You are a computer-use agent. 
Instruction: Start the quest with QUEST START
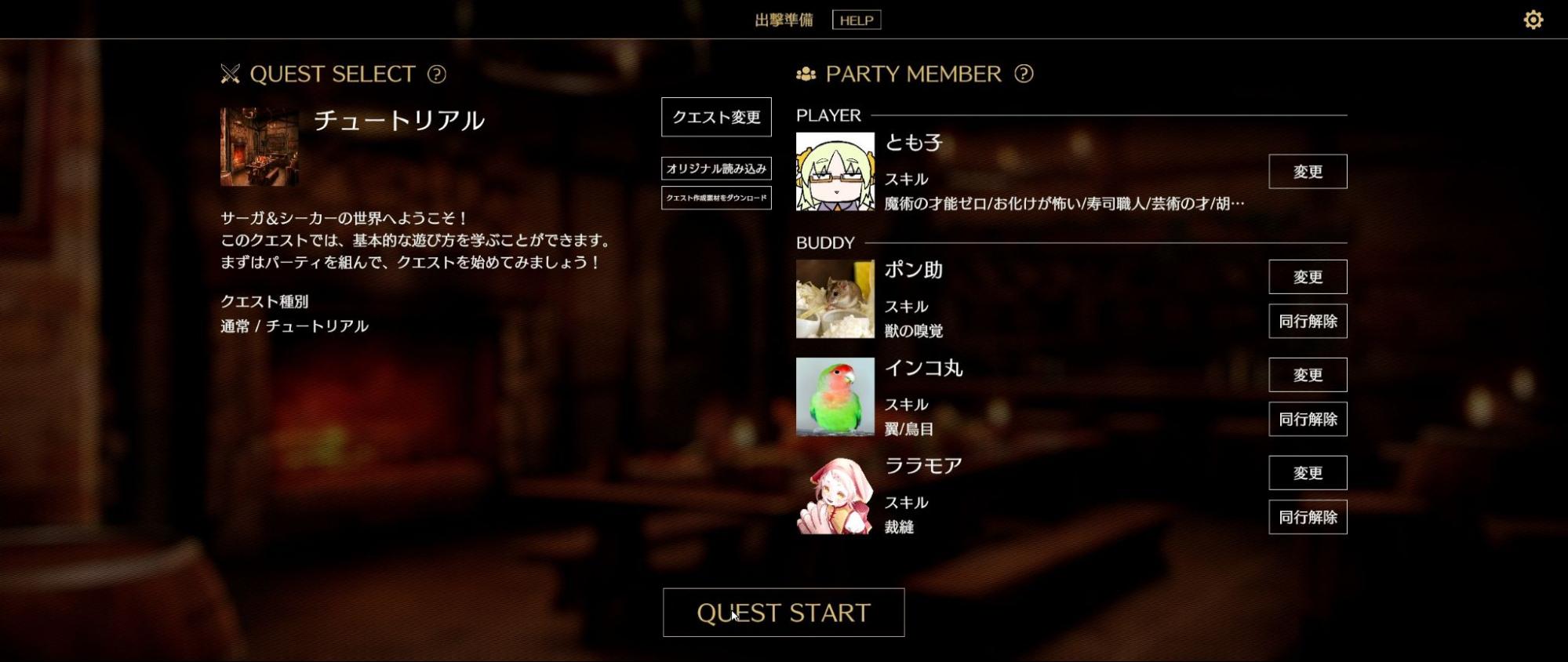(784, 613)
